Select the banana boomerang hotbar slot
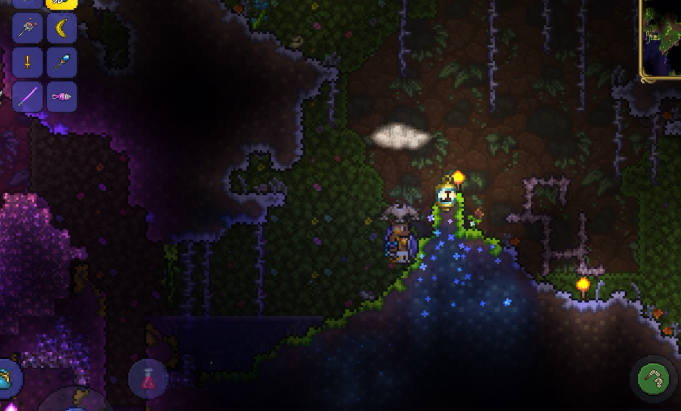This screenshot has width=681, height=411. coord(62,28)
